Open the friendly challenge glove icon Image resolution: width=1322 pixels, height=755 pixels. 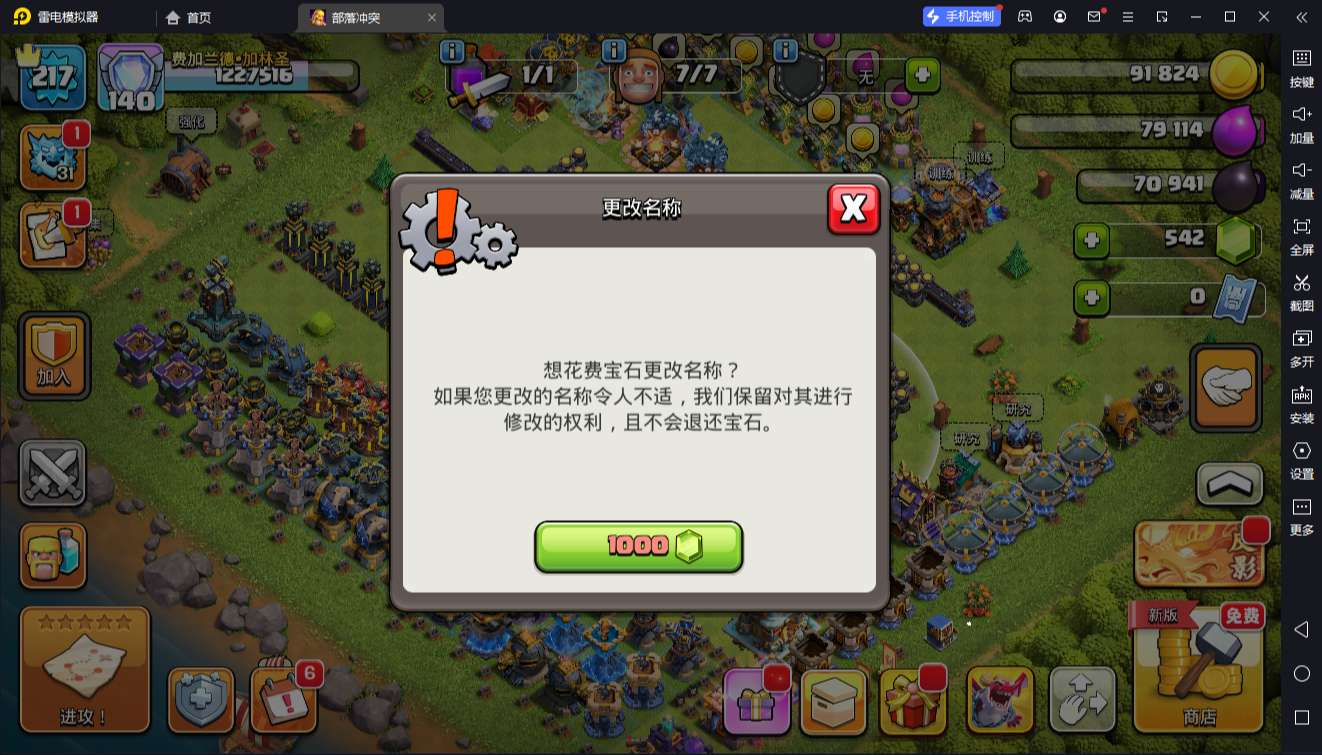click(x=1225, y=385)
